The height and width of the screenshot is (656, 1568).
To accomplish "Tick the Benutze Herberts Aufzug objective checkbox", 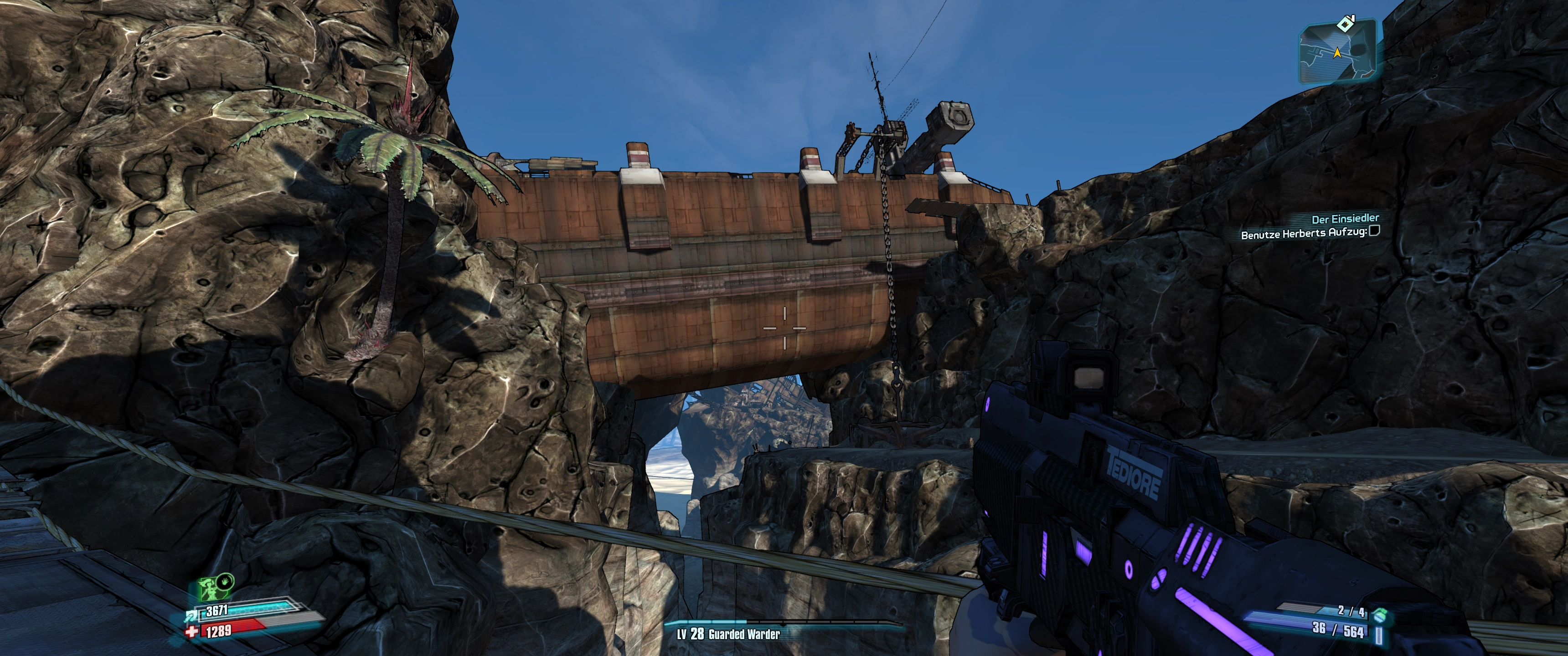I will coord(1373,231).
